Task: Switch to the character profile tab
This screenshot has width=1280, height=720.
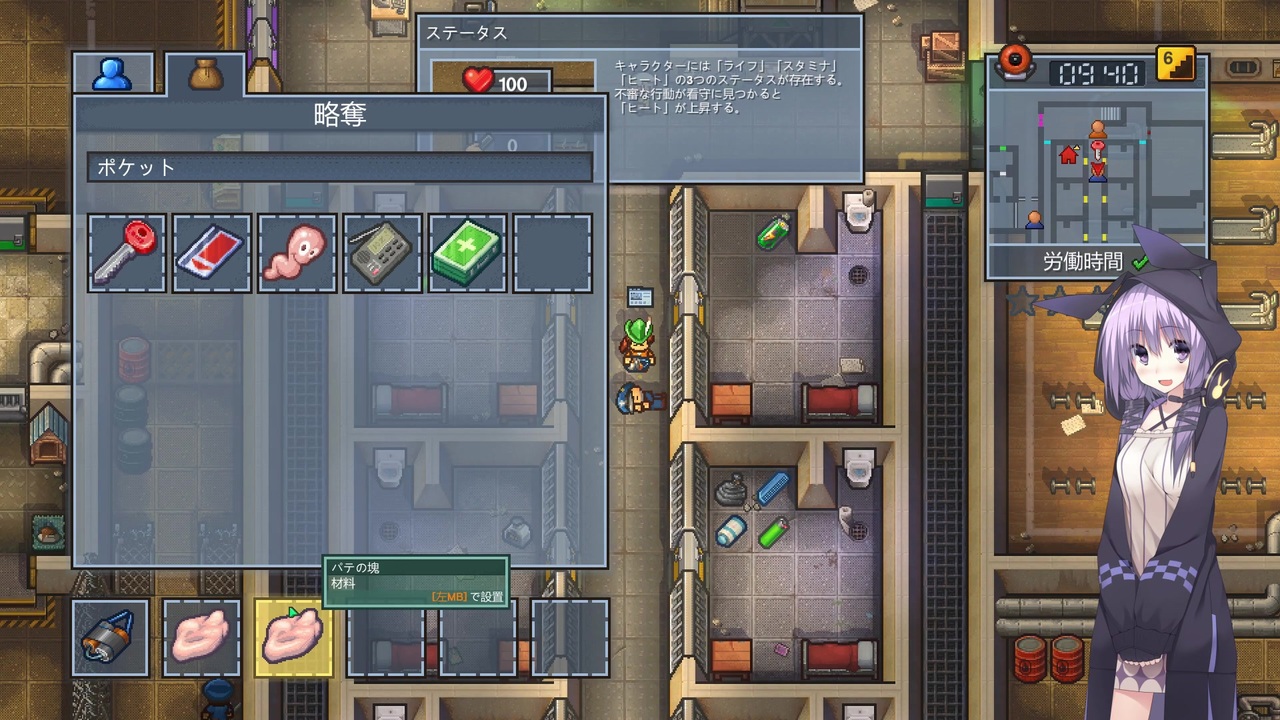Action: [113, 73]
